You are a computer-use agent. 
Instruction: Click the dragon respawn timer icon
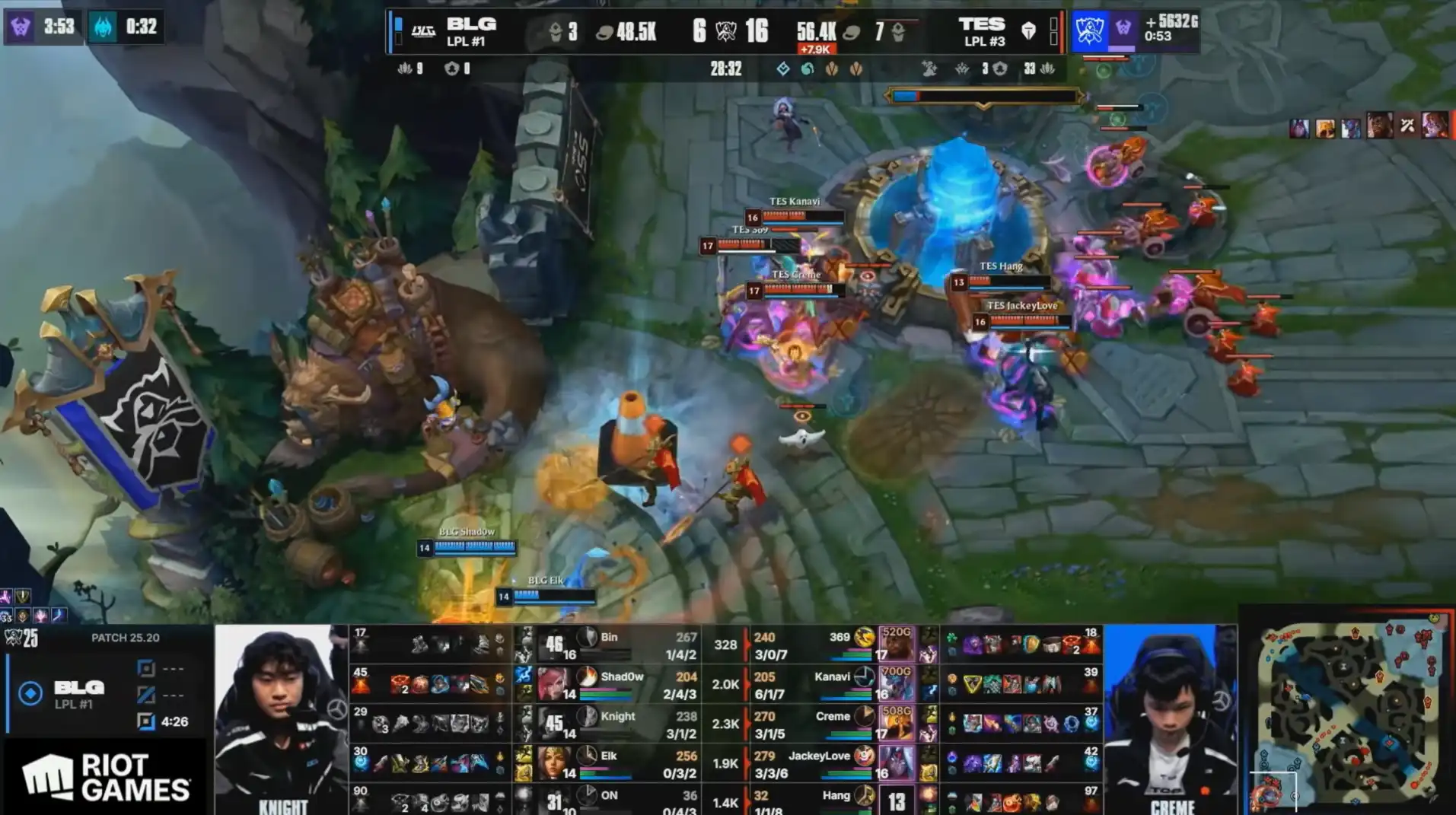pos(104,27)
